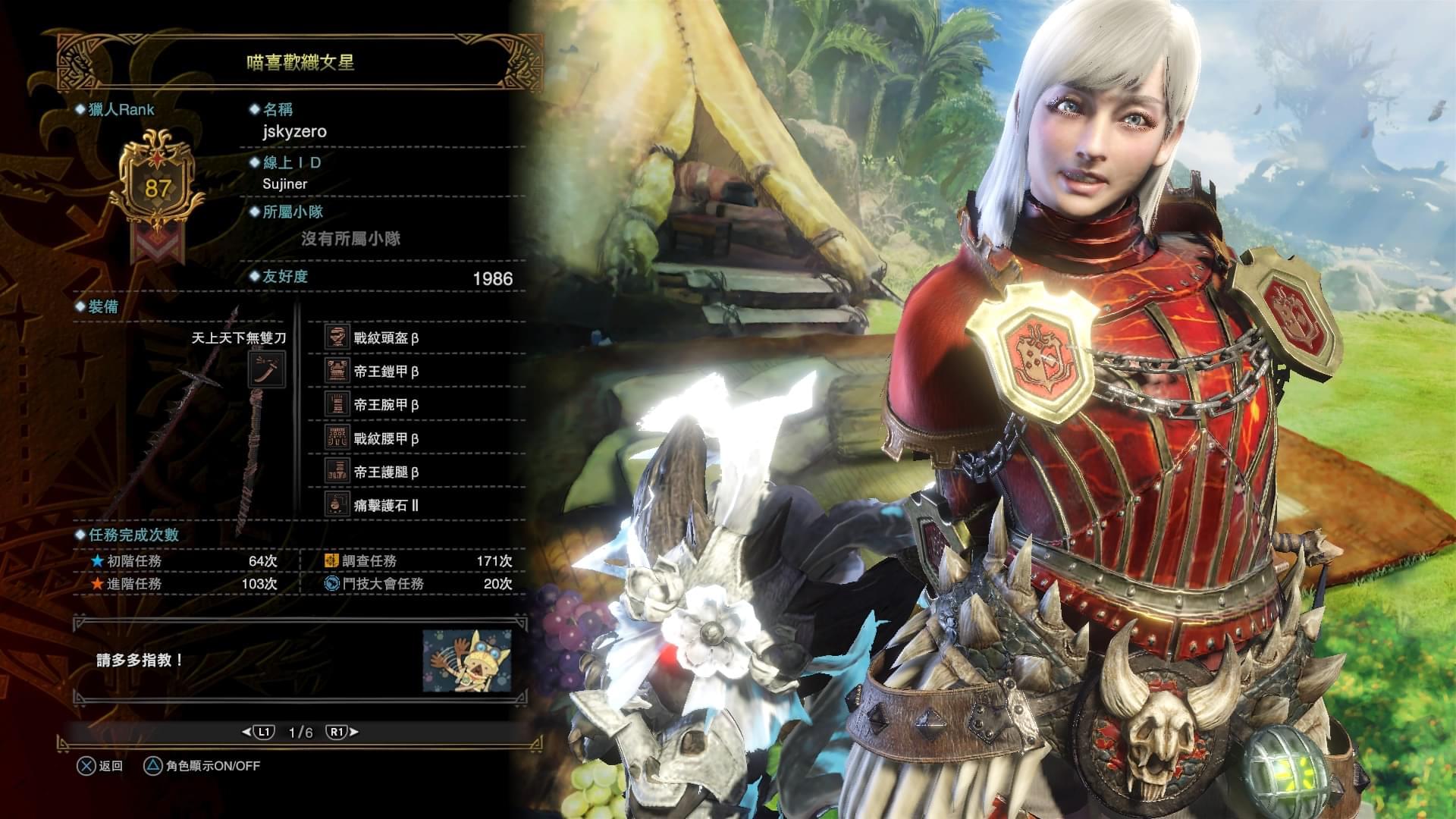Go to the previous guild card page arrow
The image size is (1456, 819).
pyautogui.click(x=259, y=732)
